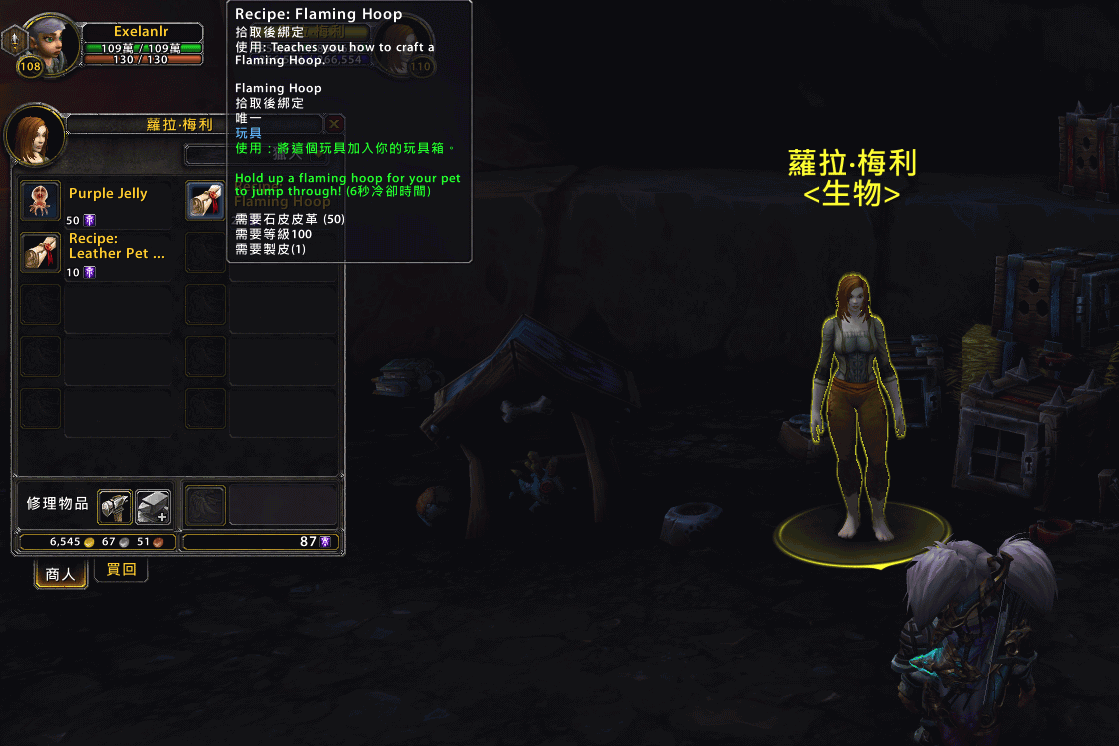Repair all items with the anvil button
The height and width of the screenshot is (746, 1119).
[x=153, y=507]
